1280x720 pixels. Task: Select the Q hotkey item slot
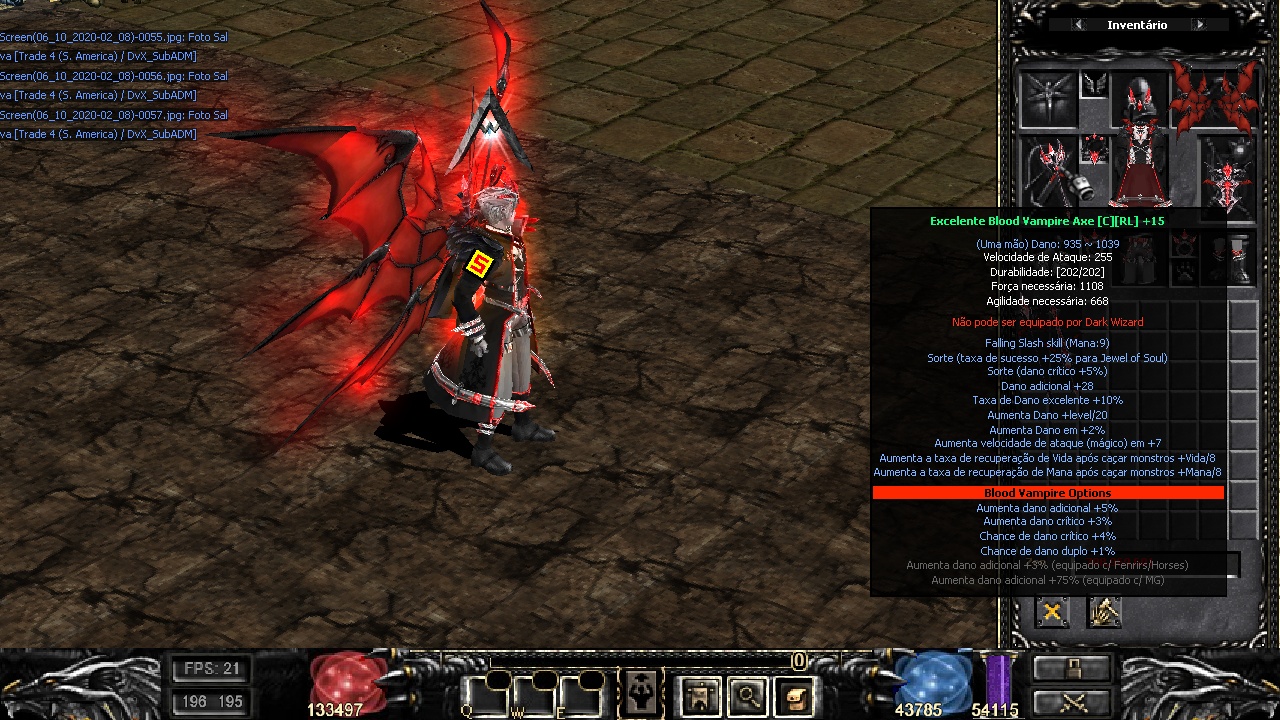[483, 695]
